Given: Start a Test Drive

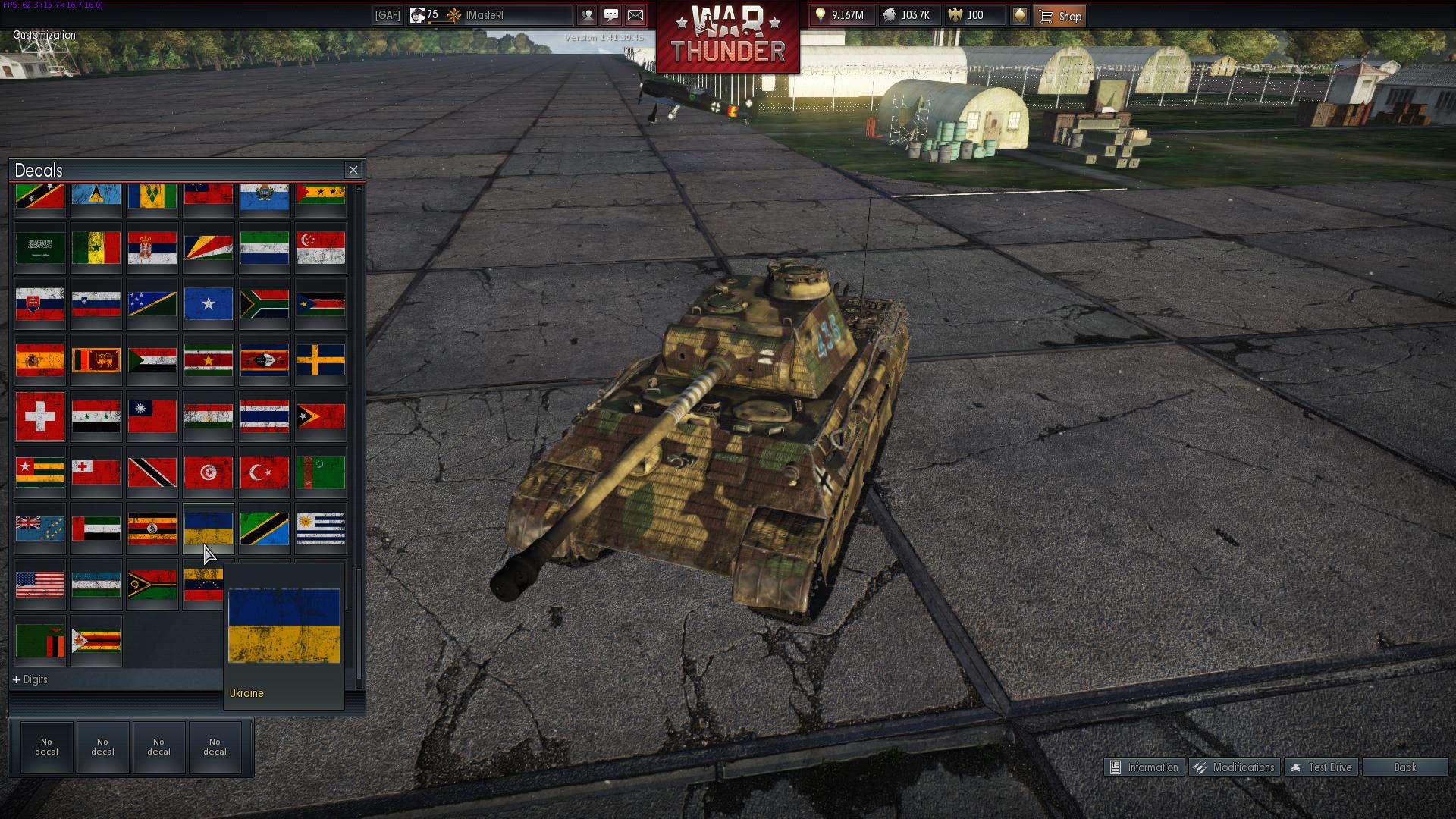Looking at the screenshot, I should coord(1321,767).
